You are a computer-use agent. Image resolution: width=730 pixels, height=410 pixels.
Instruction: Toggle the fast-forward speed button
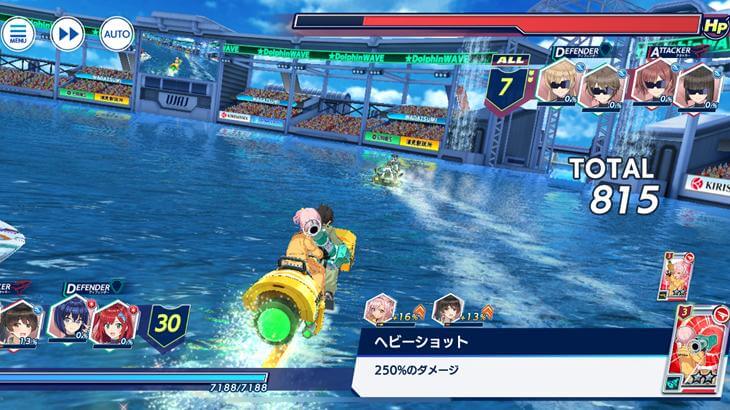click(x=68, y=34)
